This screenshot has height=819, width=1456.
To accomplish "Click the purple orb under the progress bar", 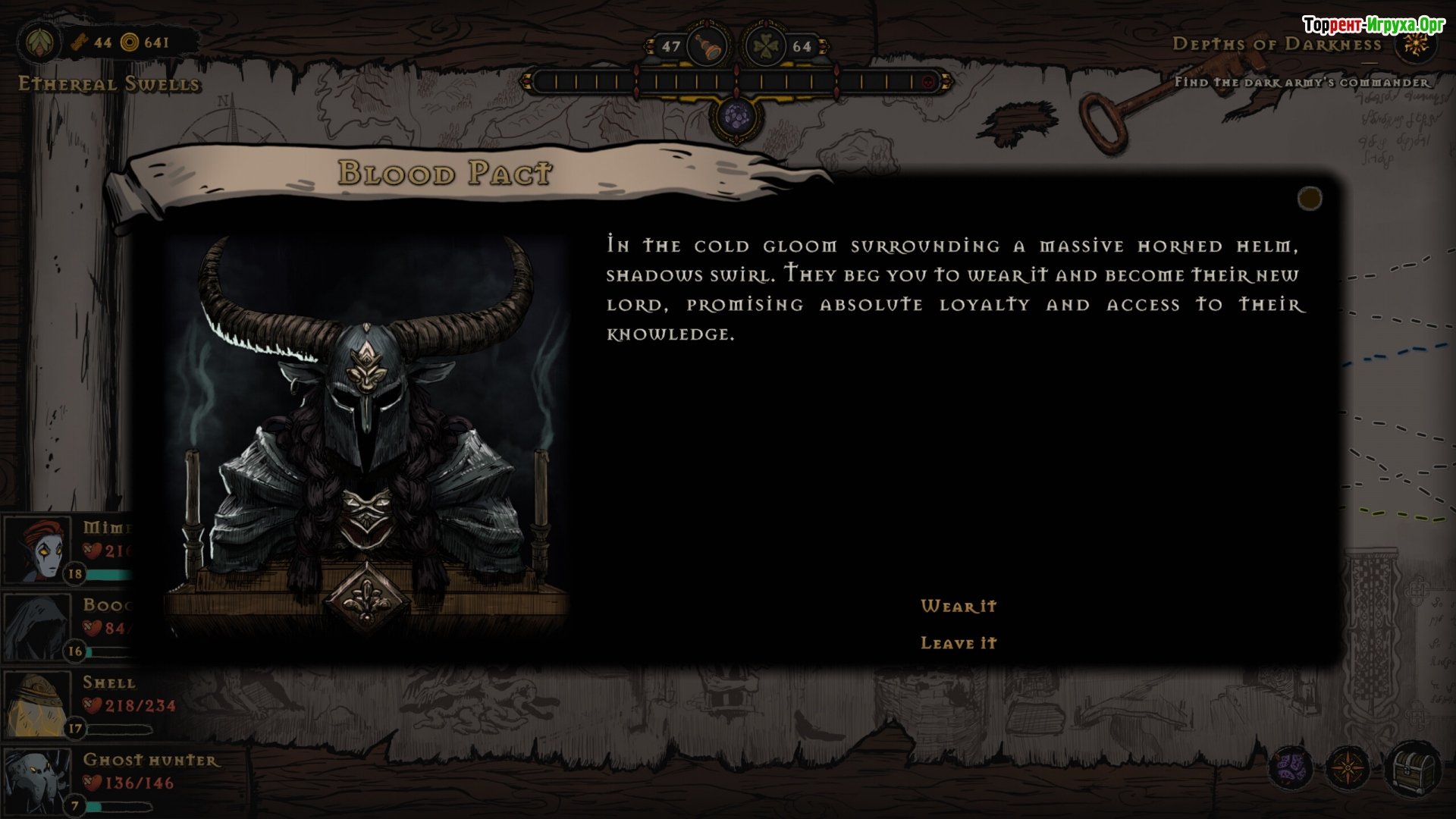I will [x=736, y=118].
